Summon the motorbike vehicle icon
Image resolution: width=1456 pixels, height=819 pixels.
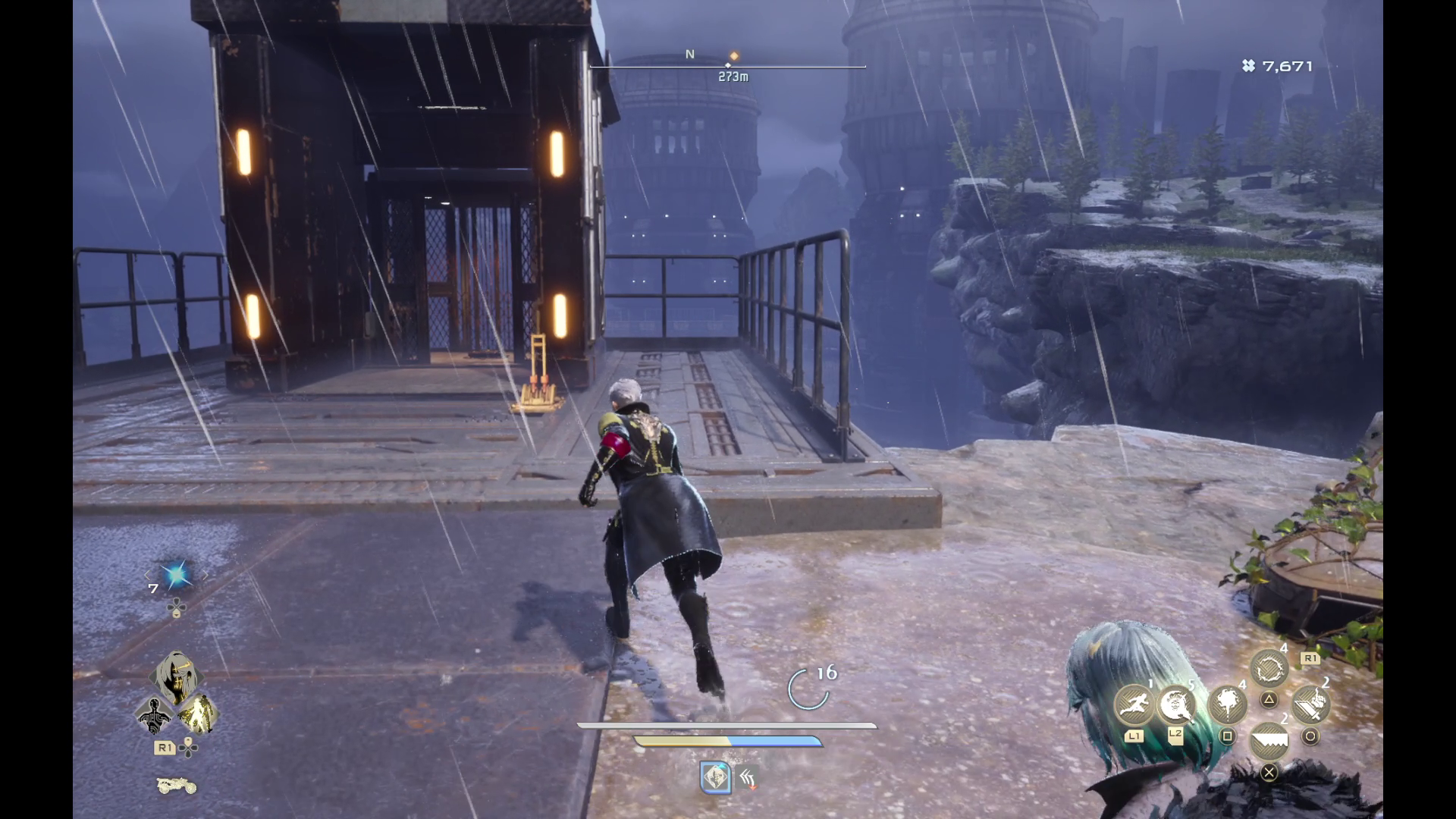(x=176, y=786)
